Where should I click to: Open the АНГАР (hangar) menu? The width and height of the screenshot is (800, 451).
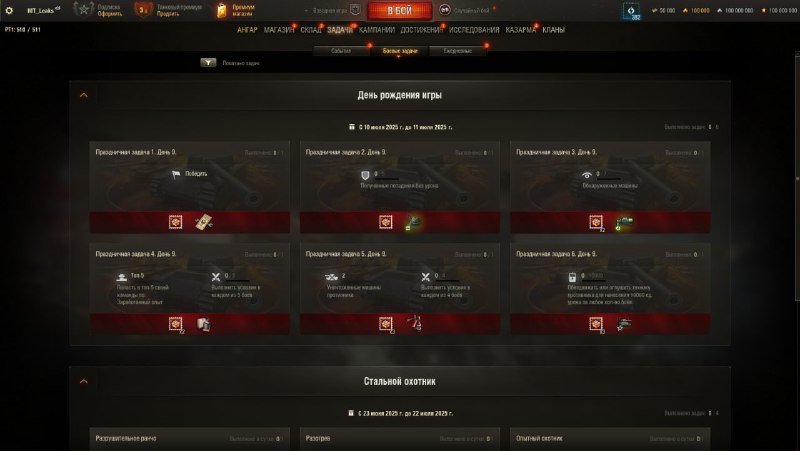point(247,30)
